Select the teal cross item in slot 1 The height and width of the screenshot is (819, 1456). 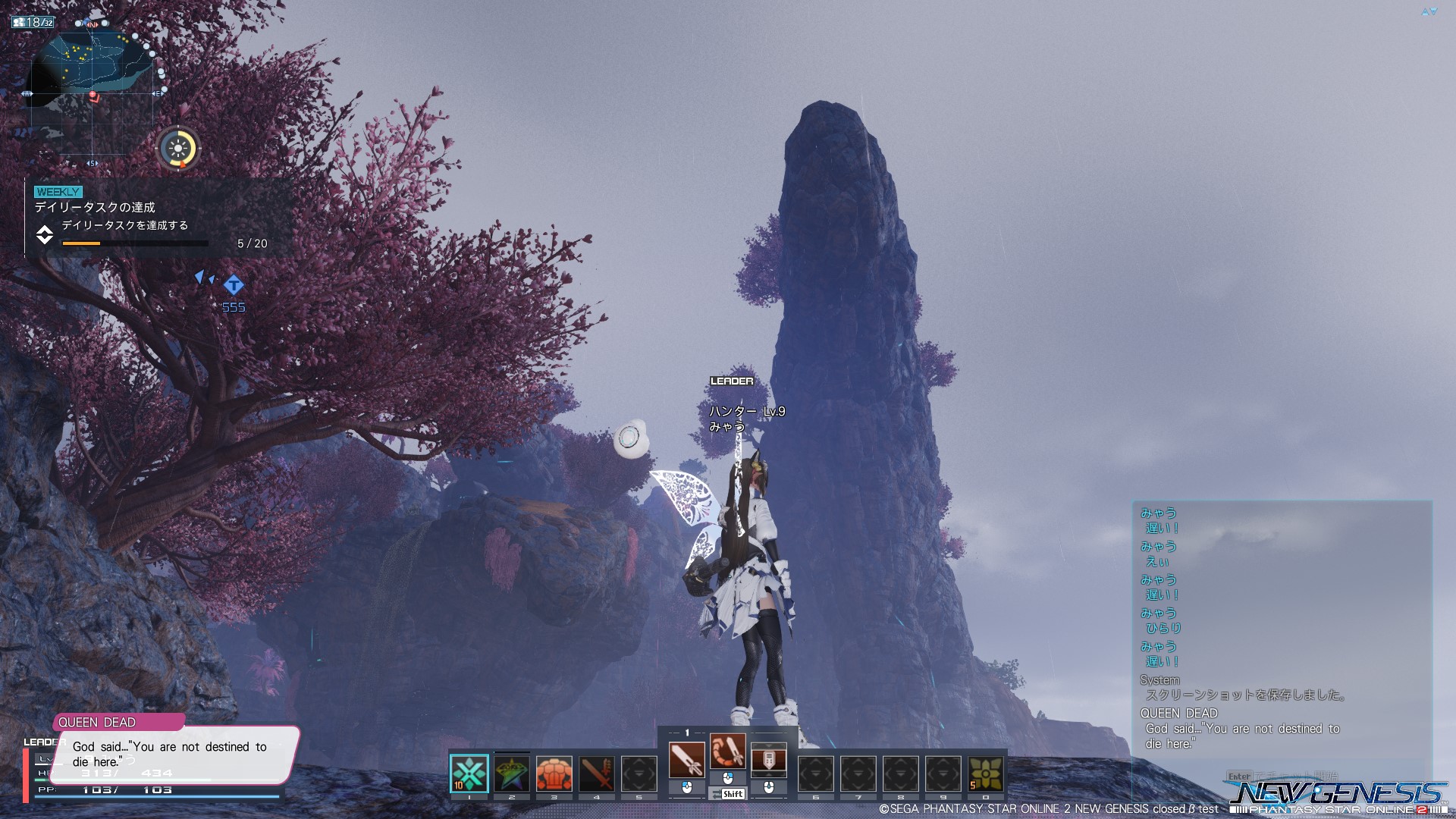pyautogui.click(x=469, y=773)
